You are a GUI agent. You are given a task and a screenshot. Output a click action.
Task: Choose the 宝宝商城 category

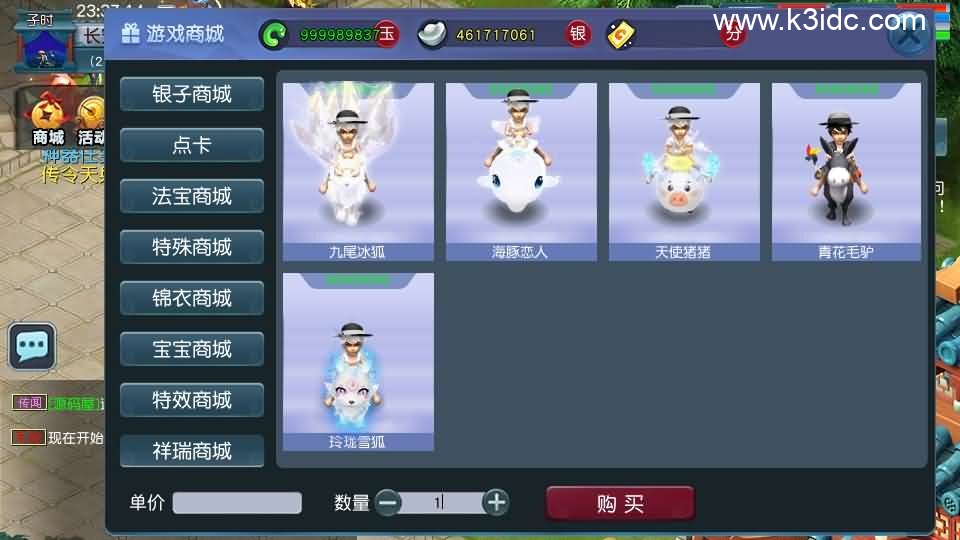point(192,349)
